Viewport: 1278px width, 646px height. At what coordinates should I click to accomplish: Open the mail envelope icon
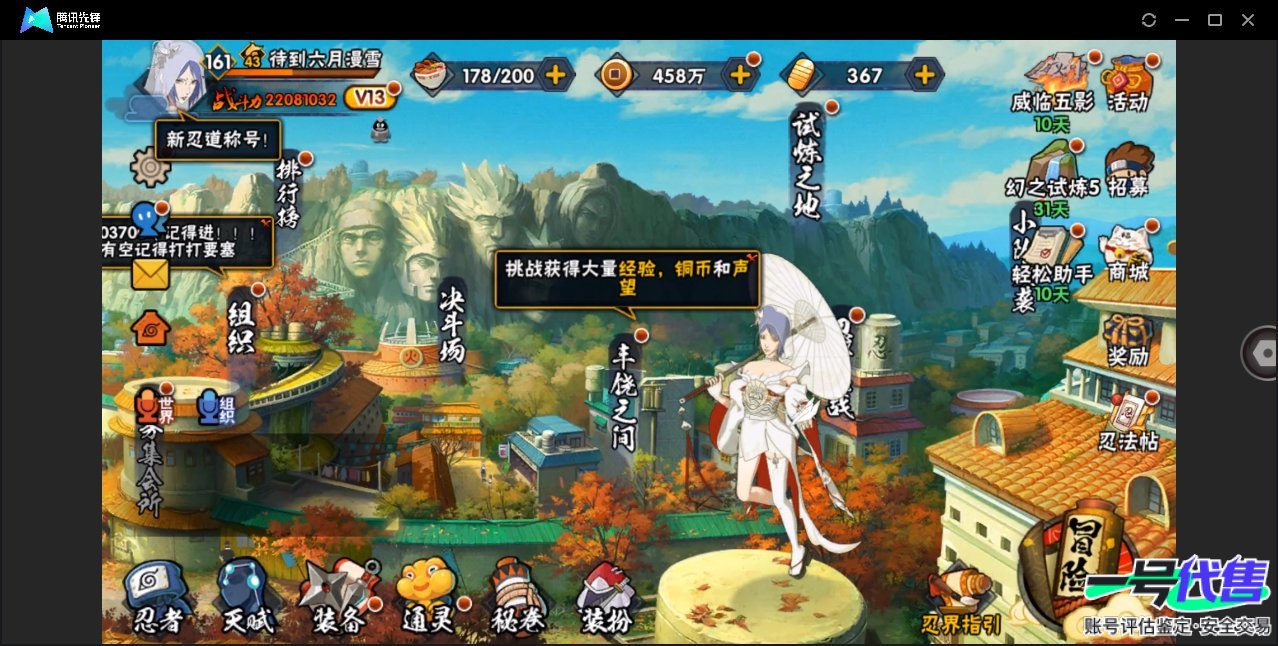(x=150, y=274)
